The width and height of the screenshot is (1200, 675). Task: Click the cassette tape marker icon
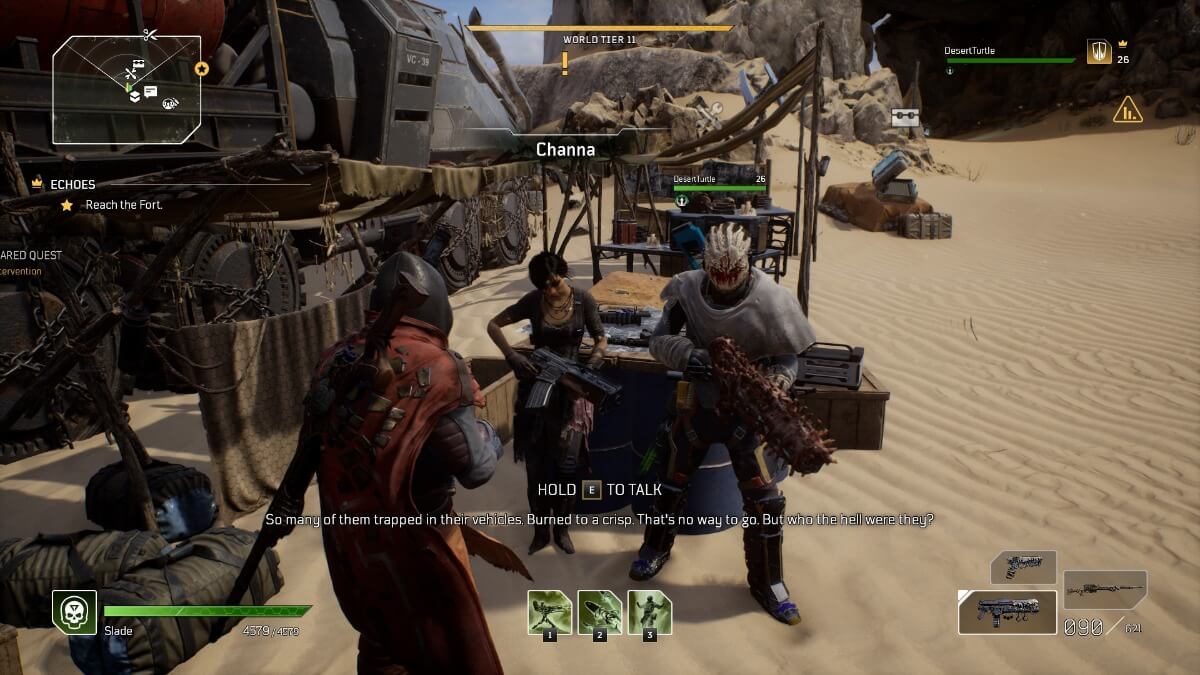tap(905, 117)
